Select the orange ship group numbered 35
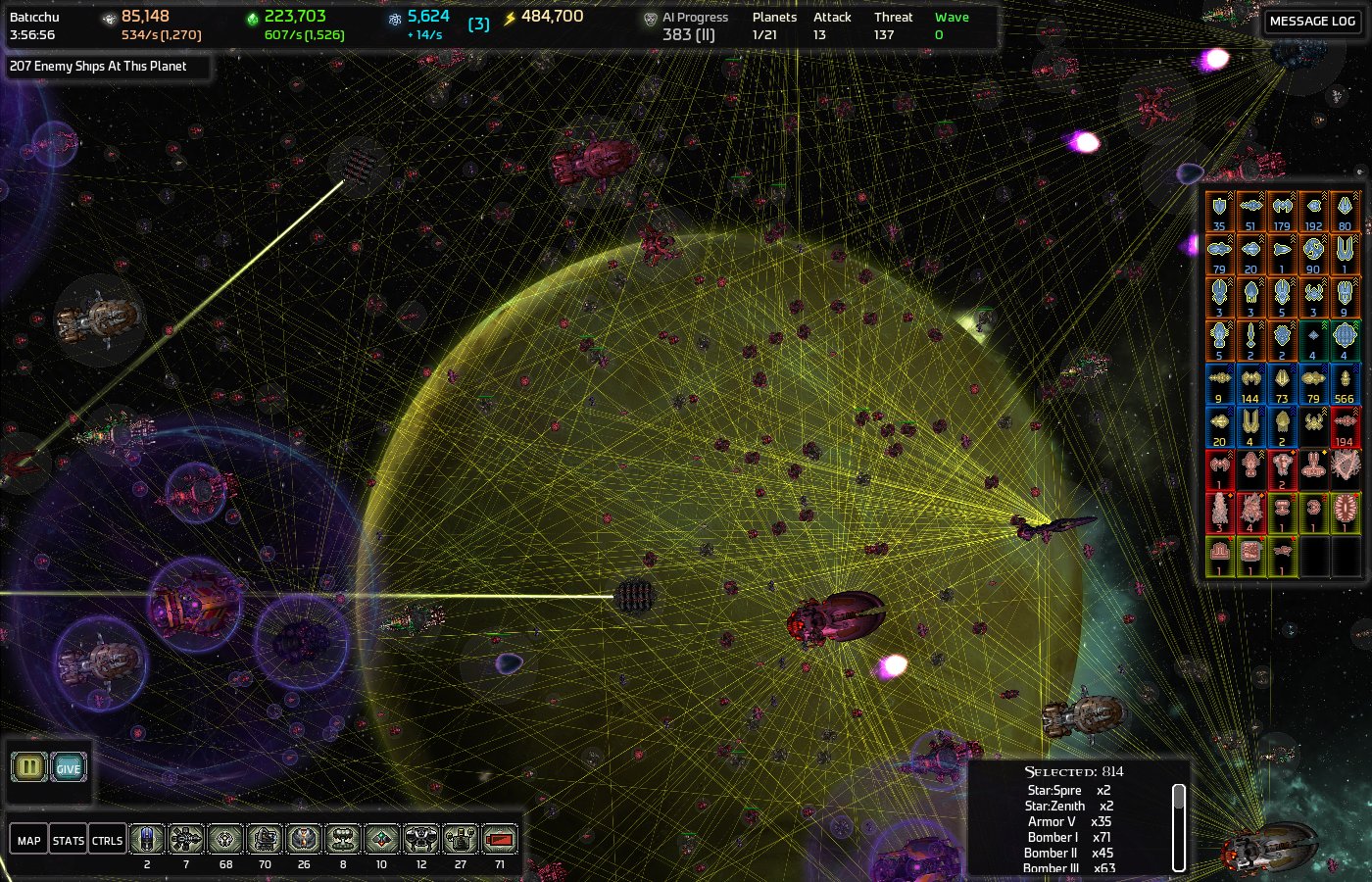The image size is (1372, 882). (1219, 211)
